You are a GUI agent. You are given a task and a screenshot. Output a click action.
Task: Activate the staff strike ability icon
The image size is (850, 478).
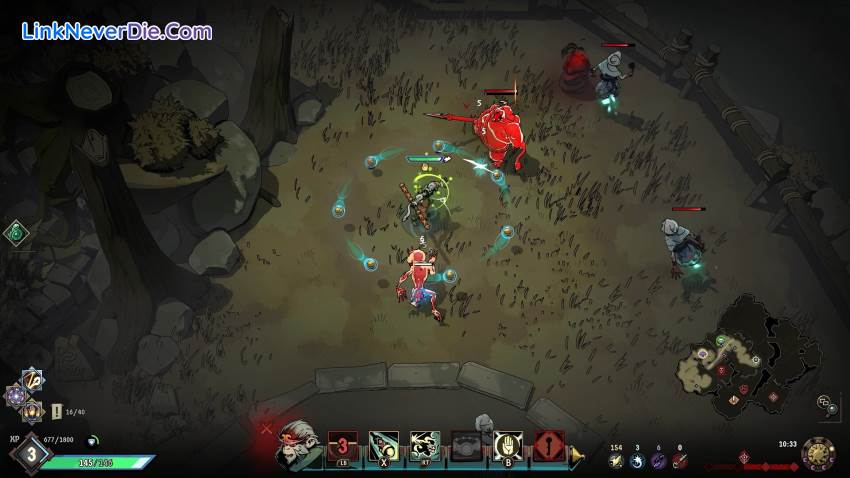coord(384,445)
